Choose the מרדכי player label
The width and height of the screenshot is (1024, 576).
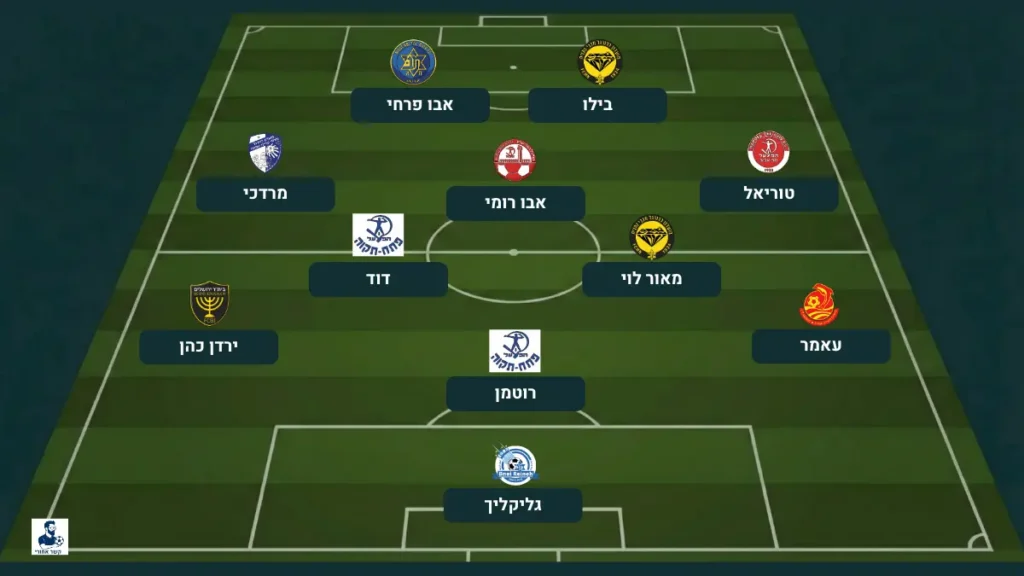pyautogui.click(x=265, y=194)
